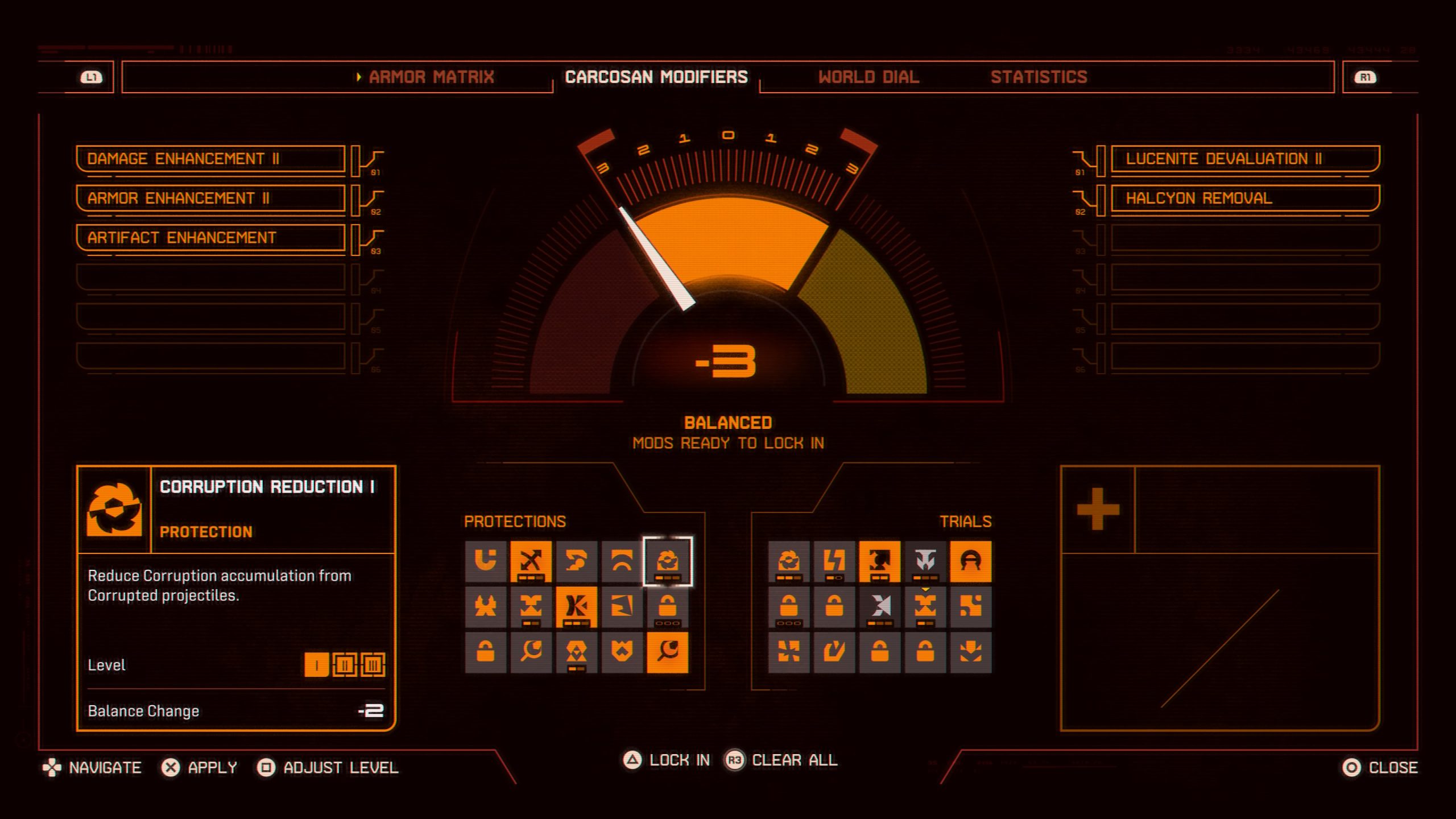Set Corruption Reduction level to III
This screenshot has height=819, width=1456.
373,665
